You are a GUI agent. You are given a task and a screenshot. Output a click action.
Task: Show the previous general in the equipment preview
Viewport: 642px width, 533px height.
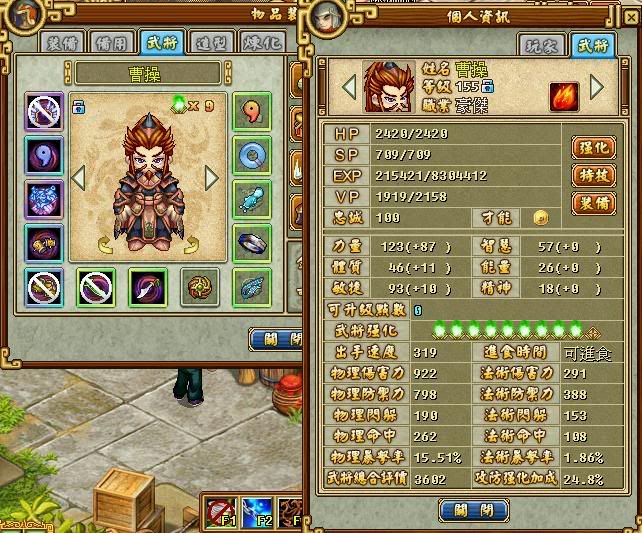[79, 178]
